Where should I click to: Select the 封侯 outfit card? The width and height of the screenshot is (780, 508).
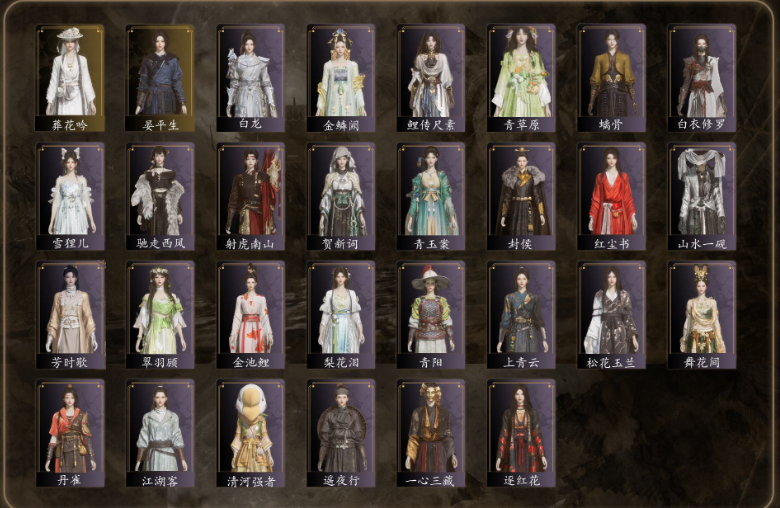[x=522, y=196]
